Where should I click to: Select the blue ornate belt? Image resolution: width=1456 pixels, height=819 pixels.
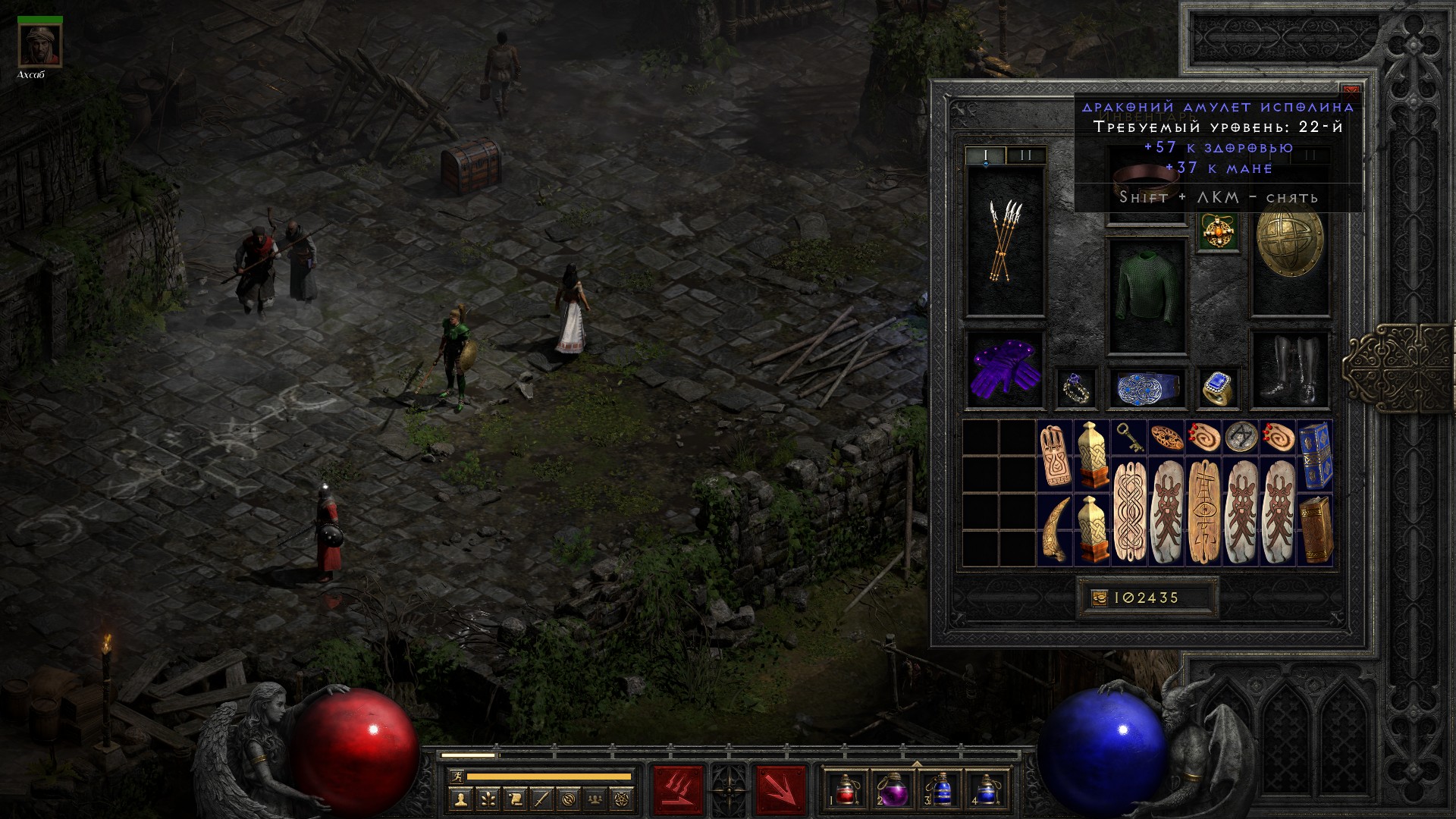click(1147, 388)
